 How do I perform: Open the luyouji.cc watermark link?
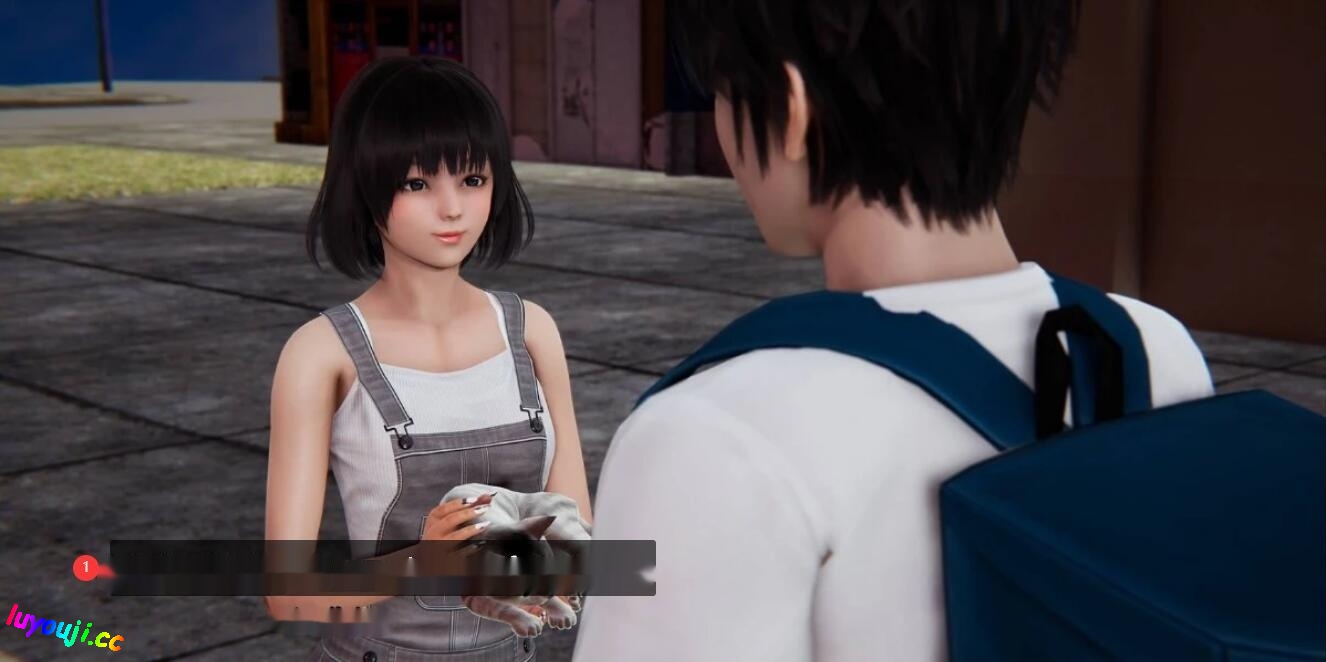point(64,628)
